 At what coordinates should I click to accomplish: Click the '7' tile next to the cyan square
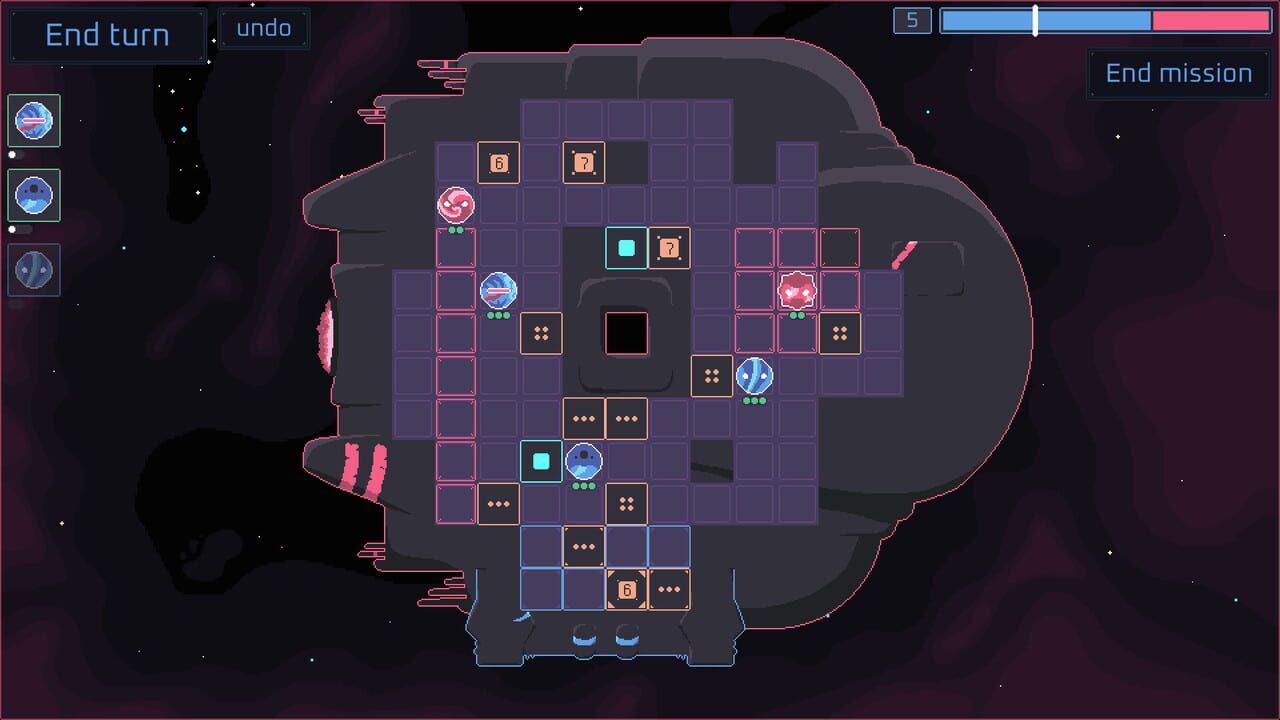(671, 248)
